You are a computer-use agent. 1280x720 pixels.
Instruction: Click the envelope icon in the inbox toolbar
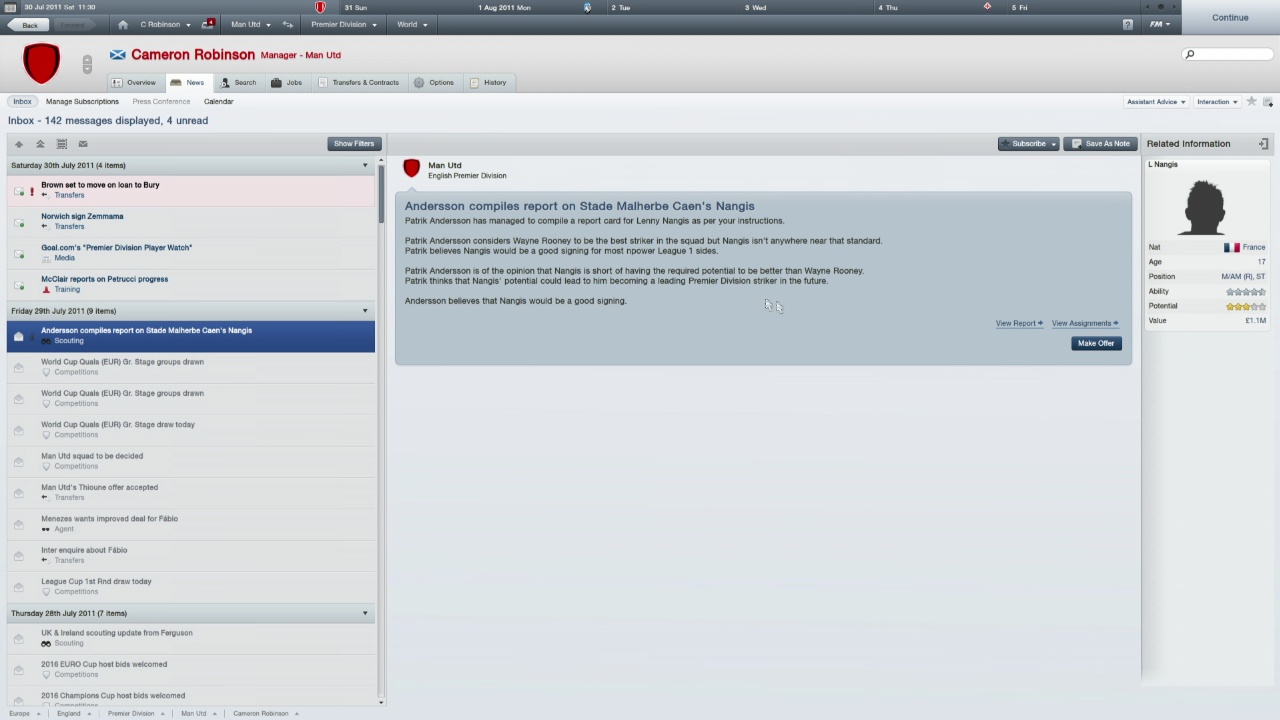pos(82,144)
